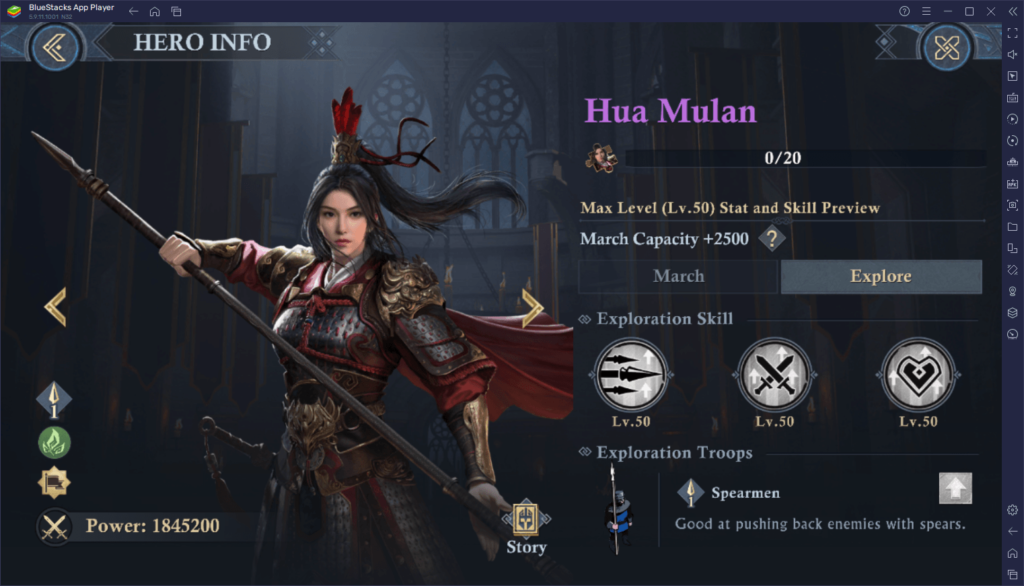The image size is (1024, 586).
Task: Click the gold star badge icon
Action: [x=54, y=483]
